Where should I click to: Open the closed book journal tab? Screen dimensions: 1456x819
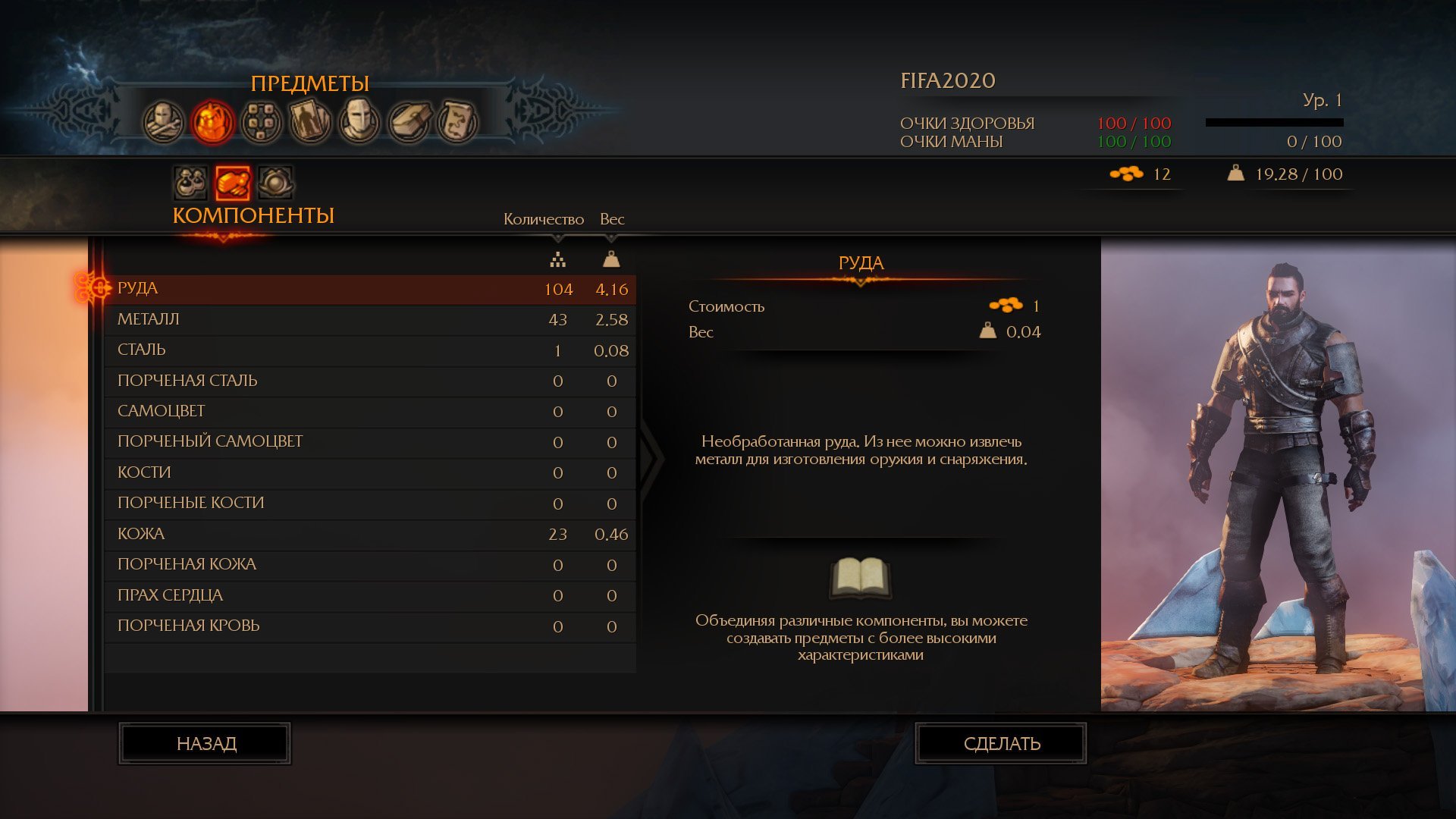[409, 121]
